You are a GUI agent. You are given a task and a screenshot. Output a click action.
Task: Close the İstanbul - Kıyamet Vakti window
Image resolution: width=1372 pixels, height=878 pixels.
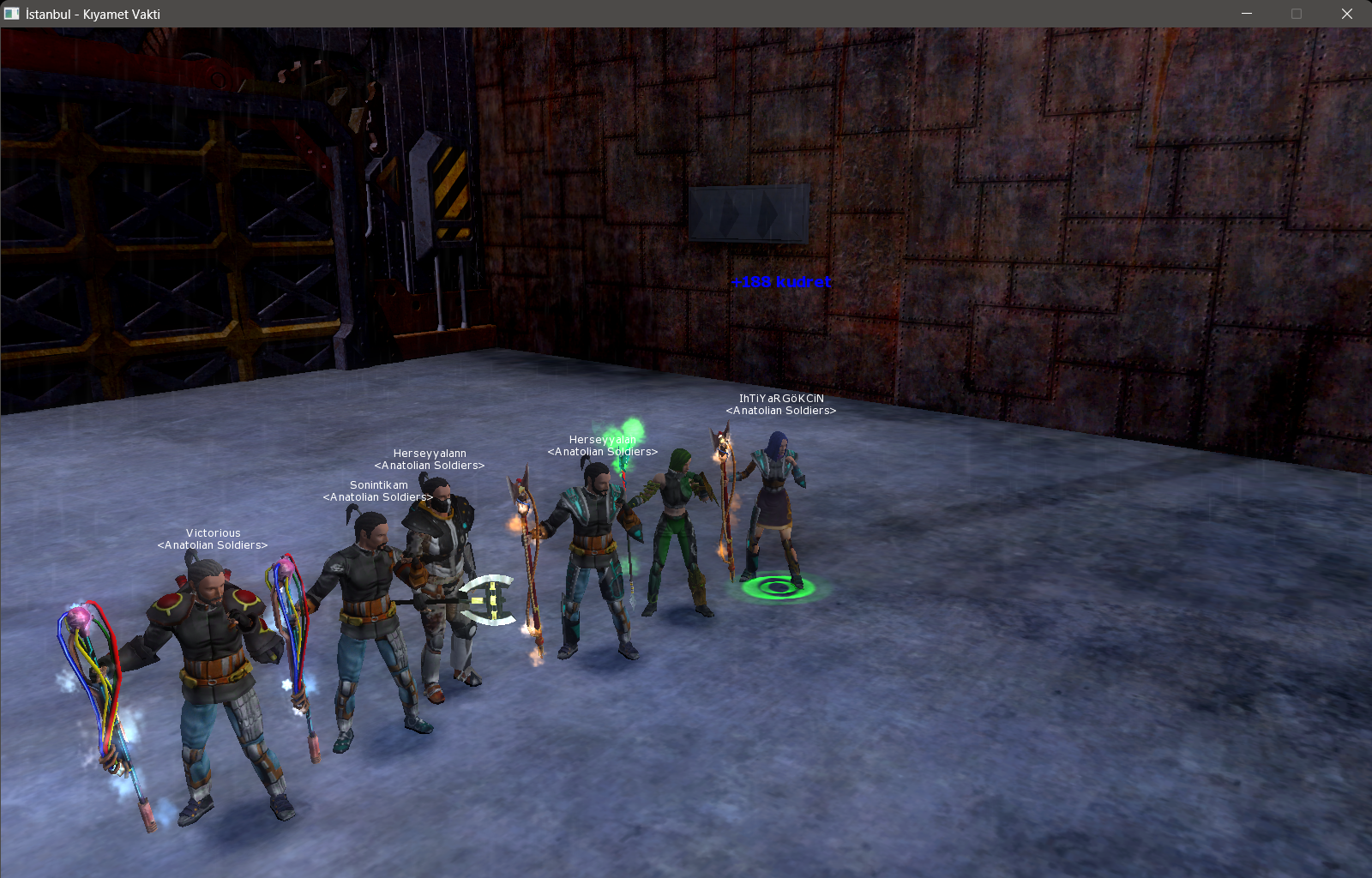pos(1346,14)
